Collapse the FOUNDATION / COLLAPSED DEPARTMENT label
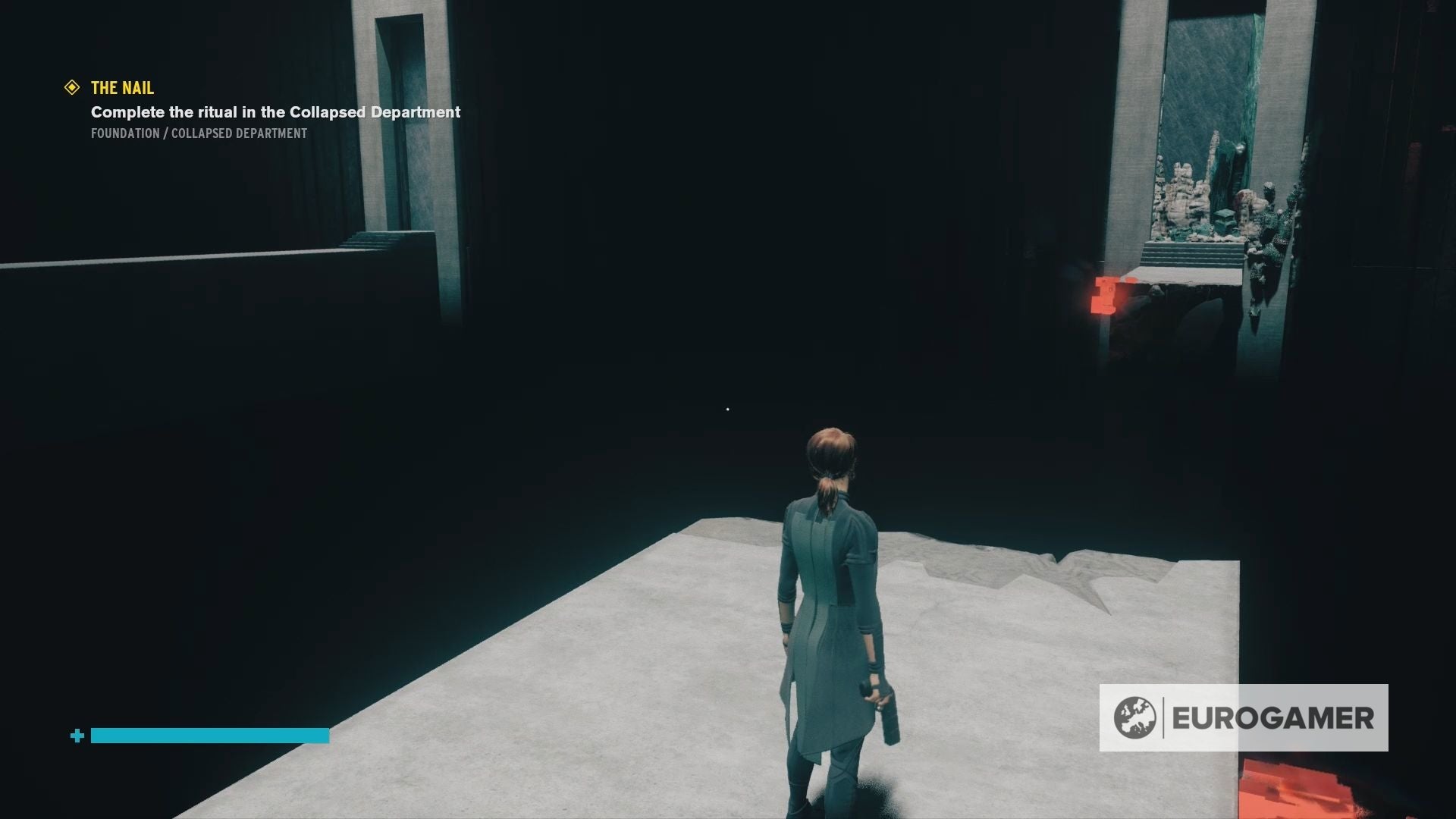This screenshot has height=819, width=1456. [198, 133]
